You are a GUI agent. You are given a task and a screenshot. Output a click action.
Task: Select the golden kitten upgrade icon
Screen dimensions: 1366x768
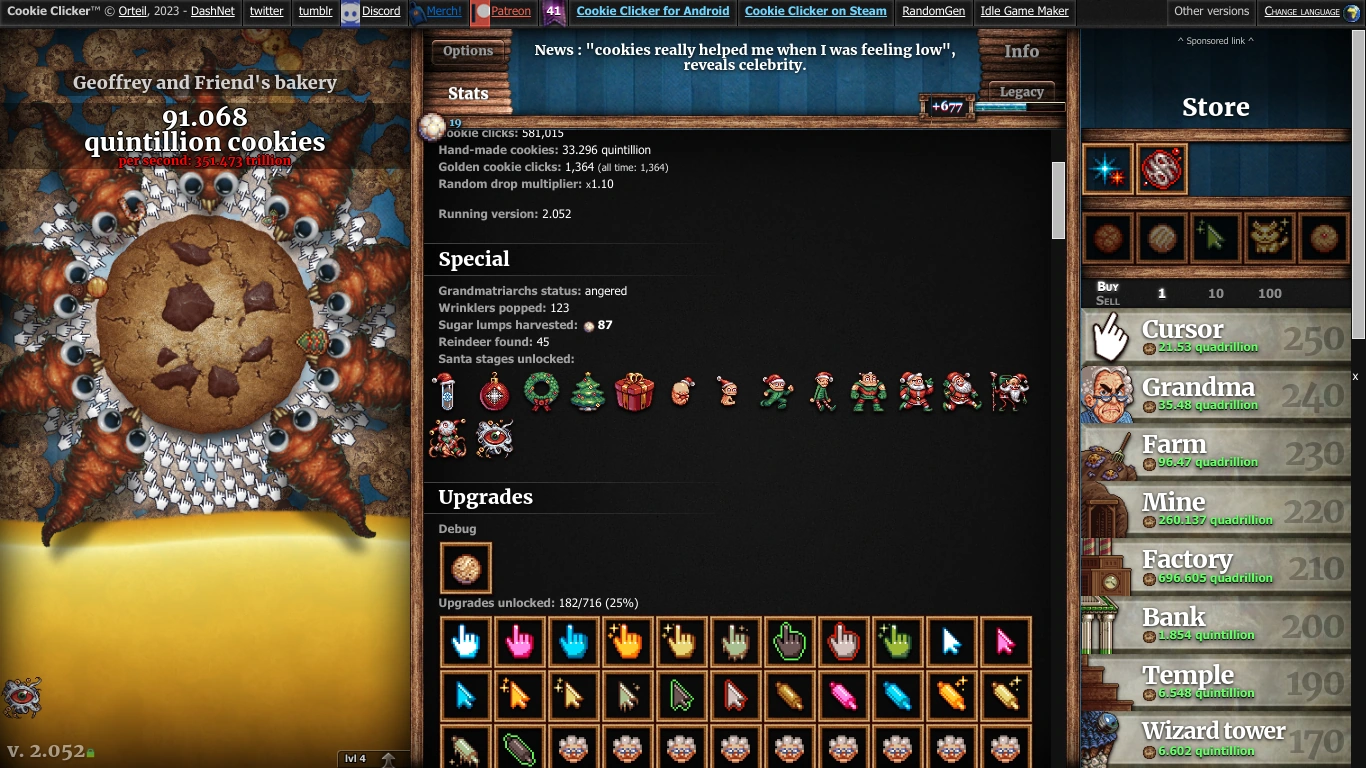[1270, 237]
